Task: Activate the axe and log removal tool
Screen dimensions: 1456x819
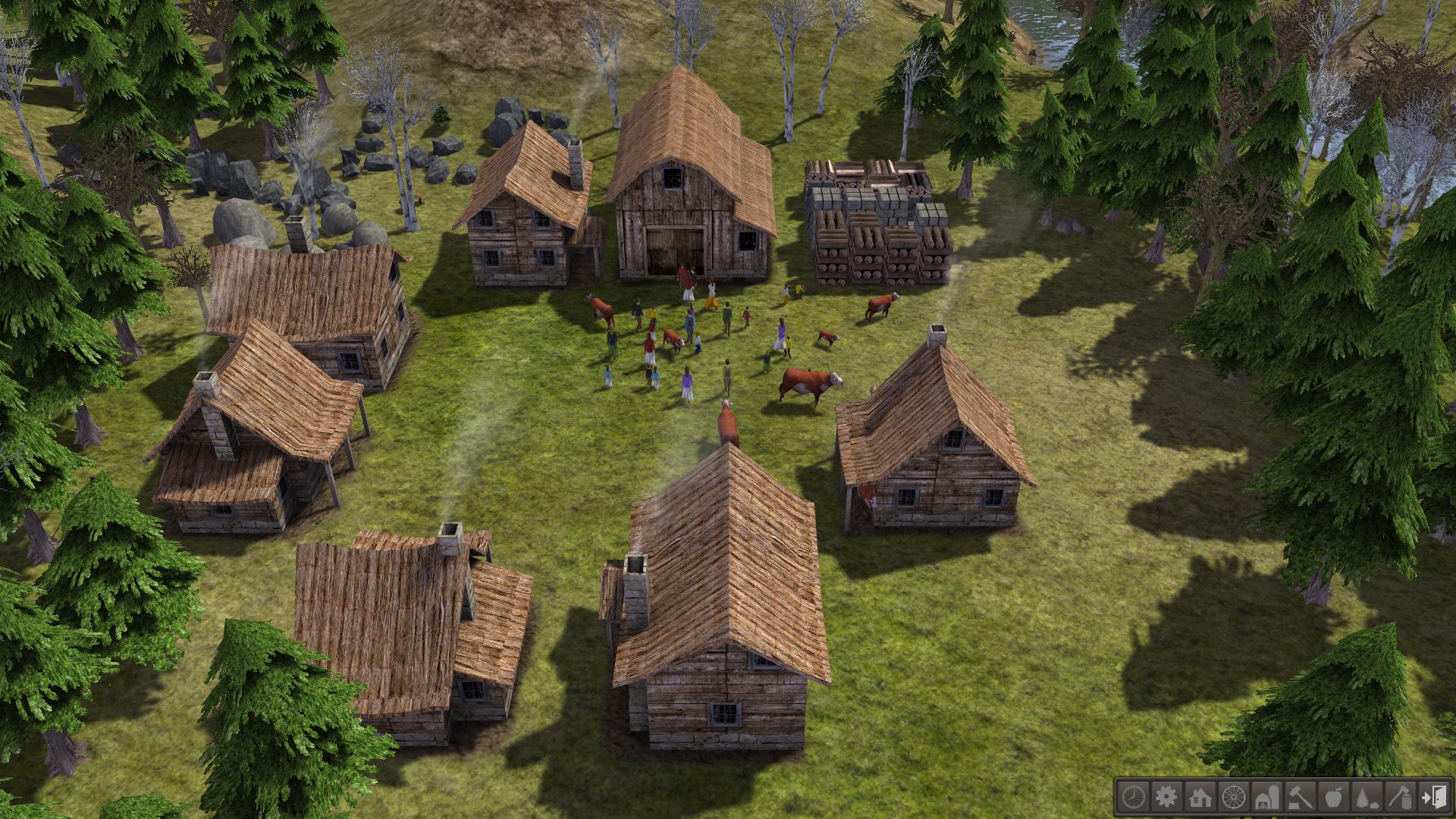Action: [x=1400, y=796]
